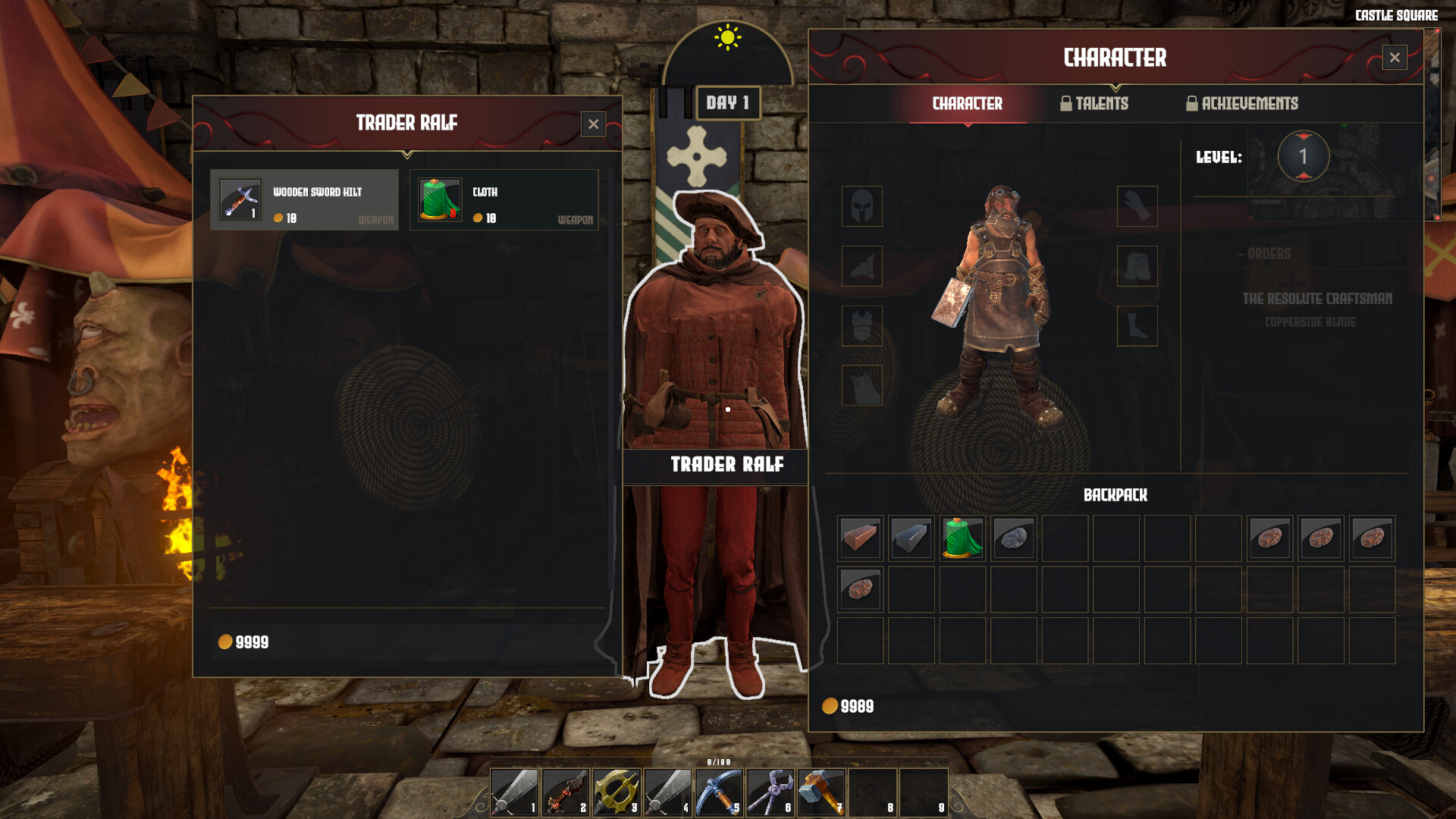Click the boots equipment slot
The image size is (1456, 819).
click(x=1137, y=326)
